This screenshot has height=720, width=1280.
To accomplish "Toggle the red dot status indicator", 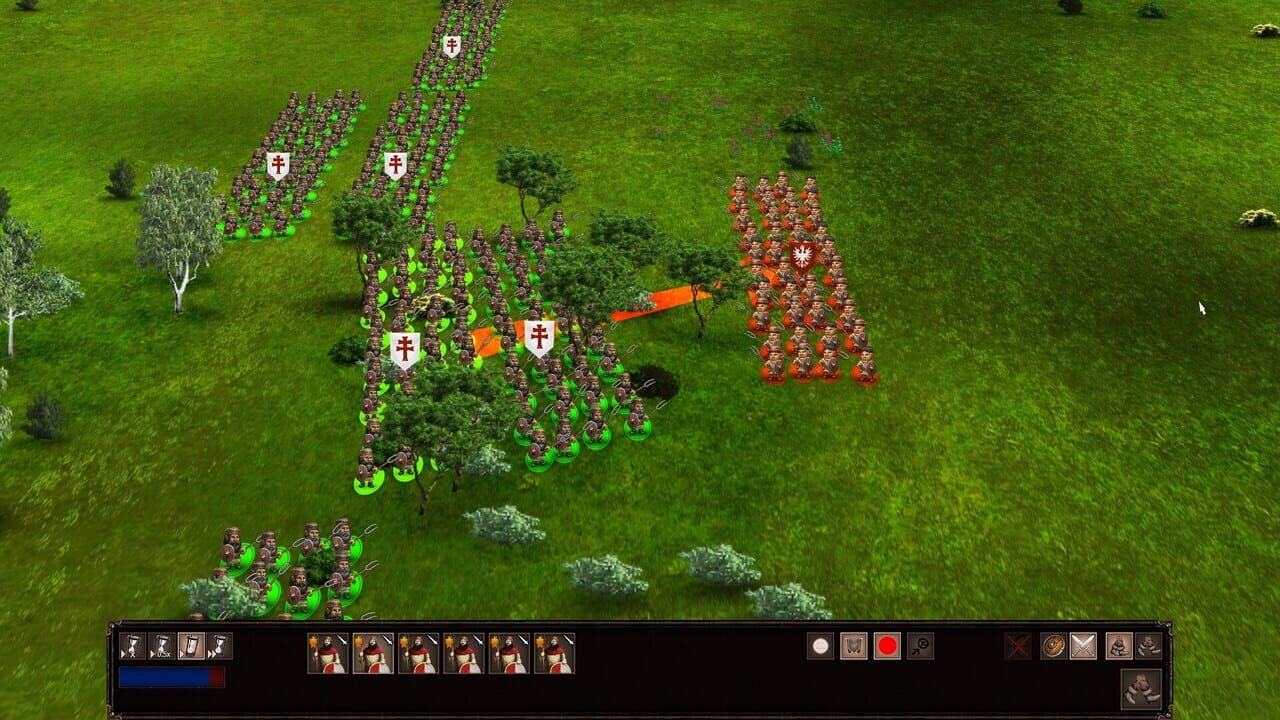I will [x=887, y=646].
